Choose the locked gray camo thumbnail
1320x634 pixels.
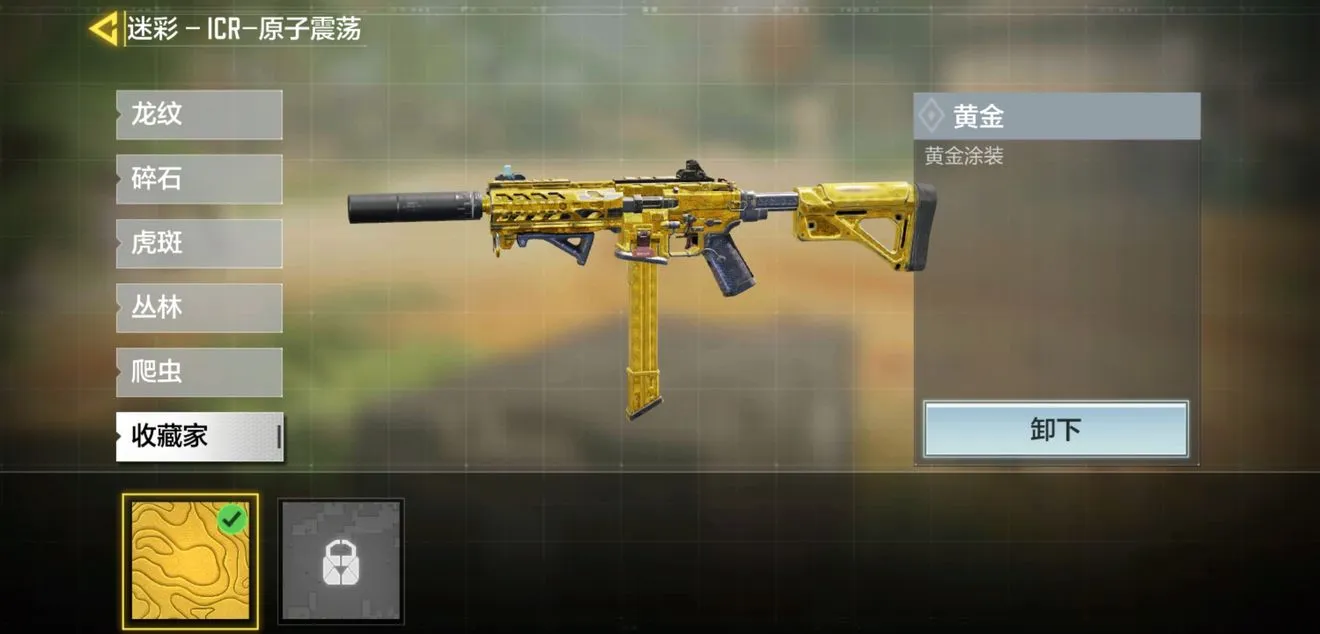point(341,561)
